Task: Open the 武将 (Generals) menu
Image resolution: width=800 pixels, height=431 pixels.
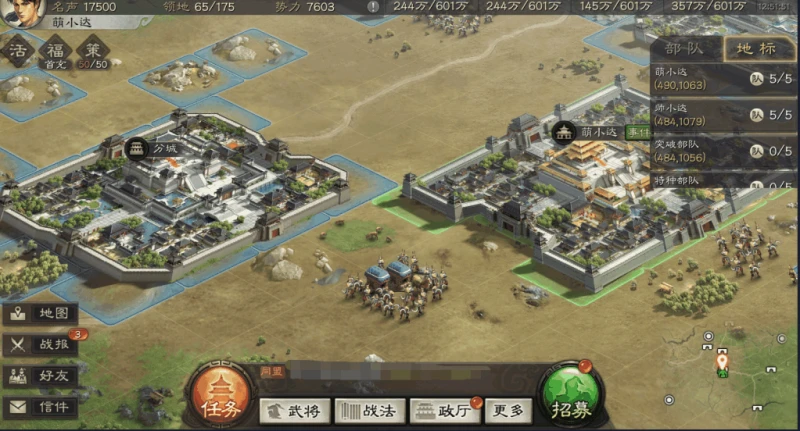Action: pos(295,410)
